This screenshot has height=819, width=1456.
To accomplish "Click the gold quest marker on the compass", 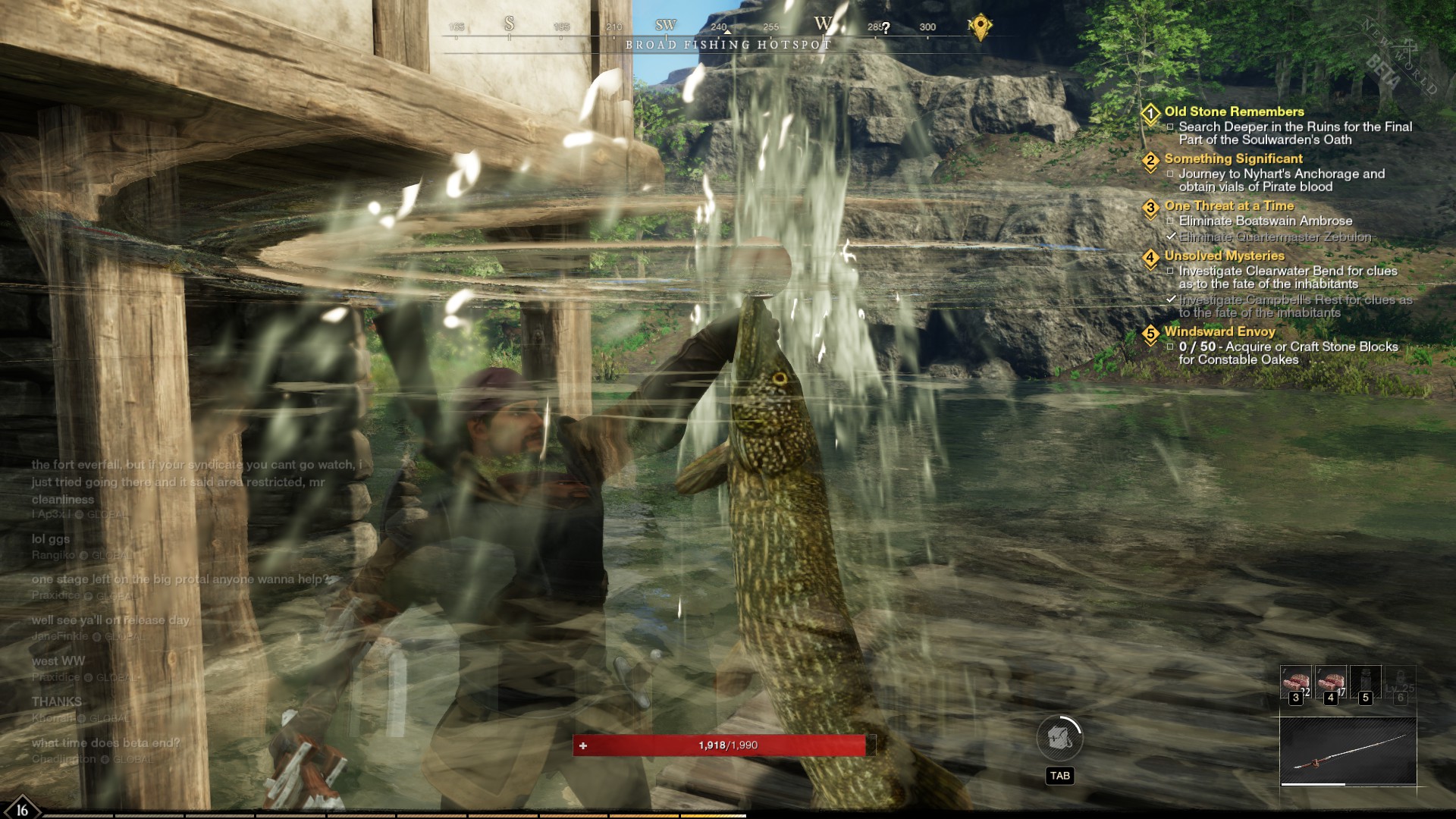I will (980, 26).
